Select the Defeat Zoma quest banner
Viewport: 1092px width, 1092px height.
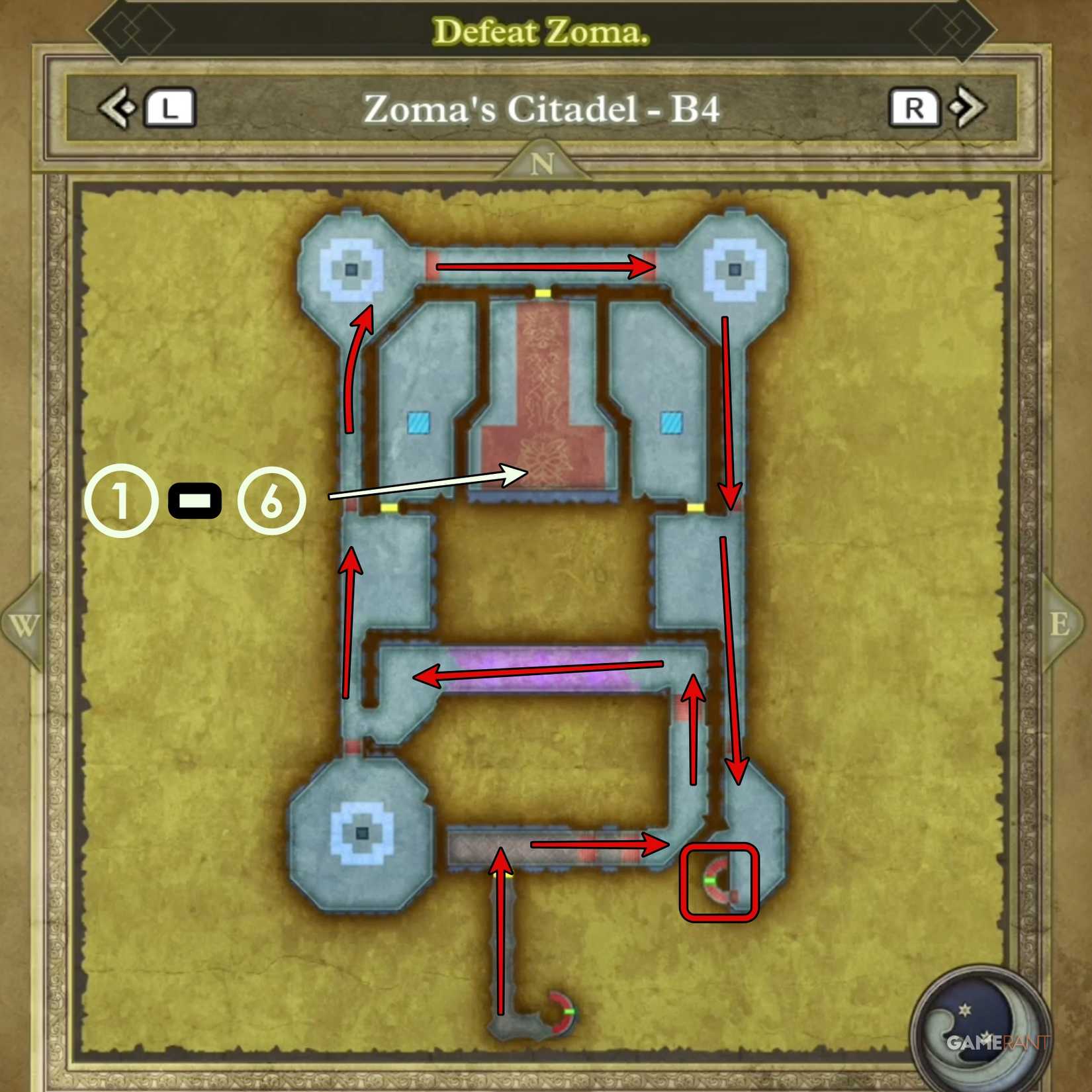(544, 30)
